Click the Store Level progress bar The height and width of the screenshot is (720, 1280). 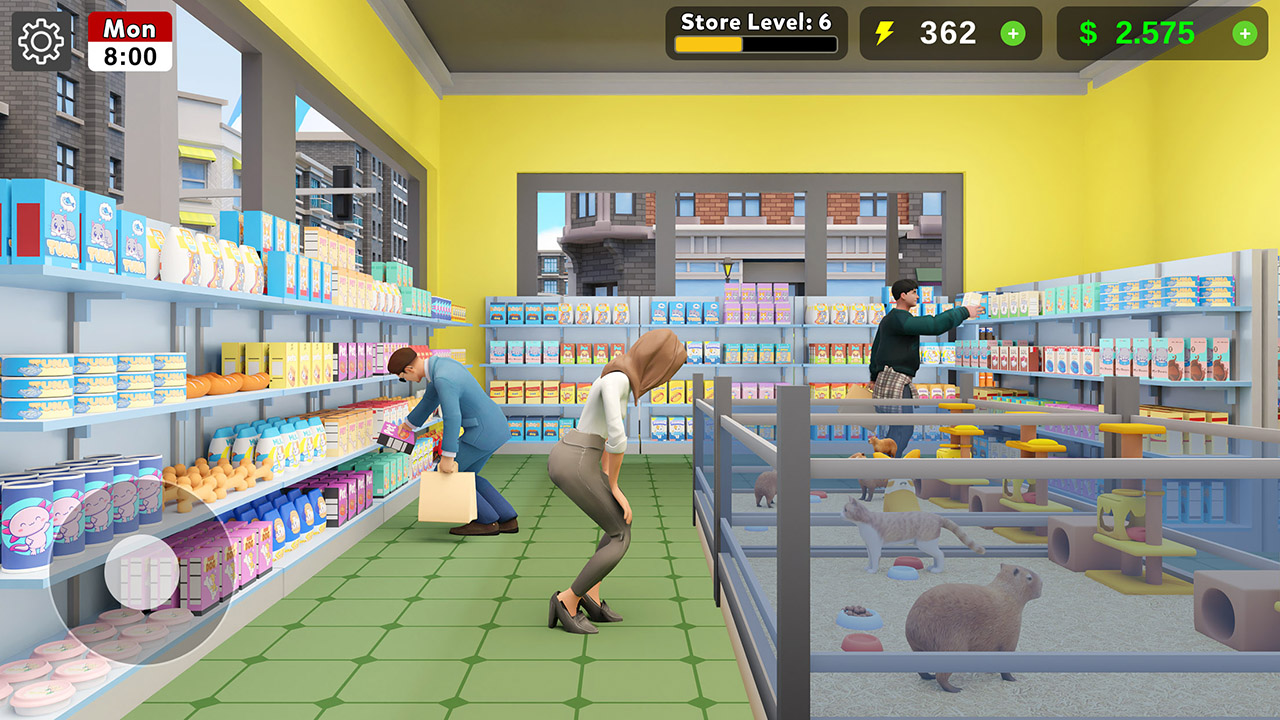(757, 45)
